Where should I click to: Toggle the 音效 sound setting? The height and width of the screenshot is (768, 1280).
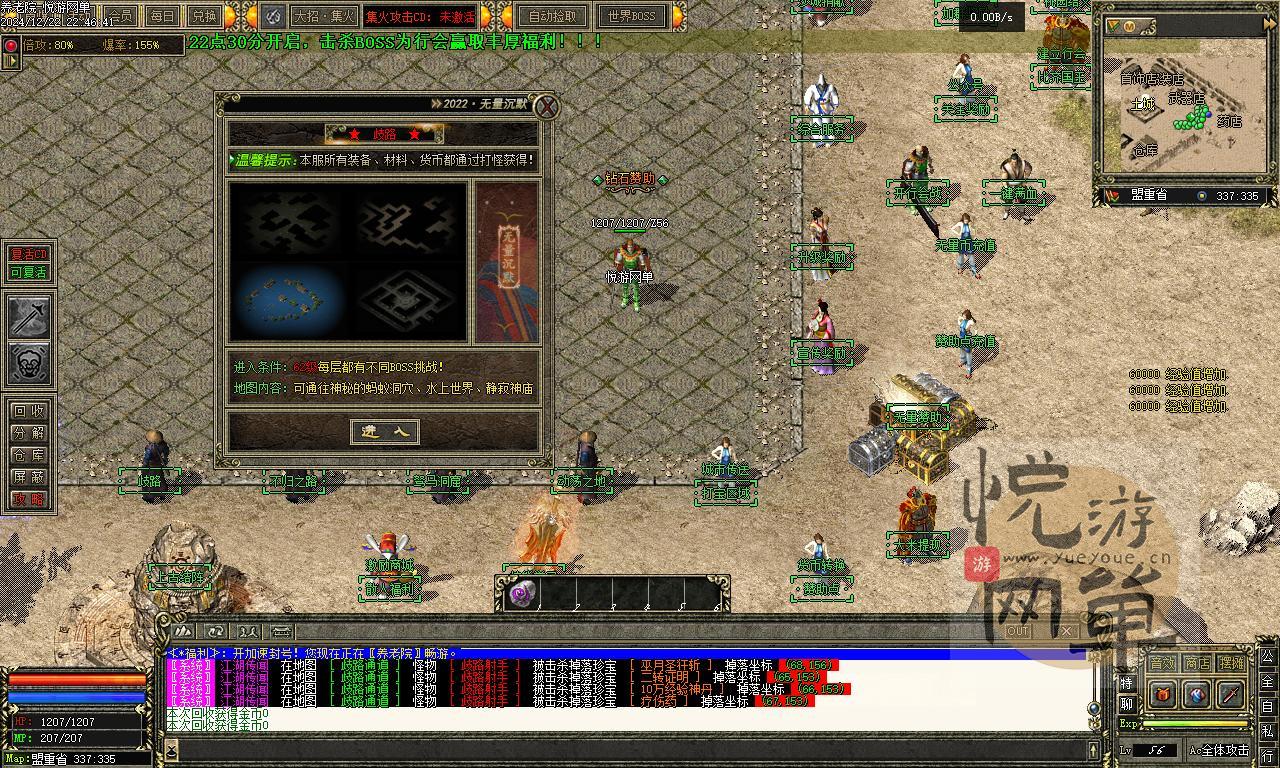[x=1162, y=662]
